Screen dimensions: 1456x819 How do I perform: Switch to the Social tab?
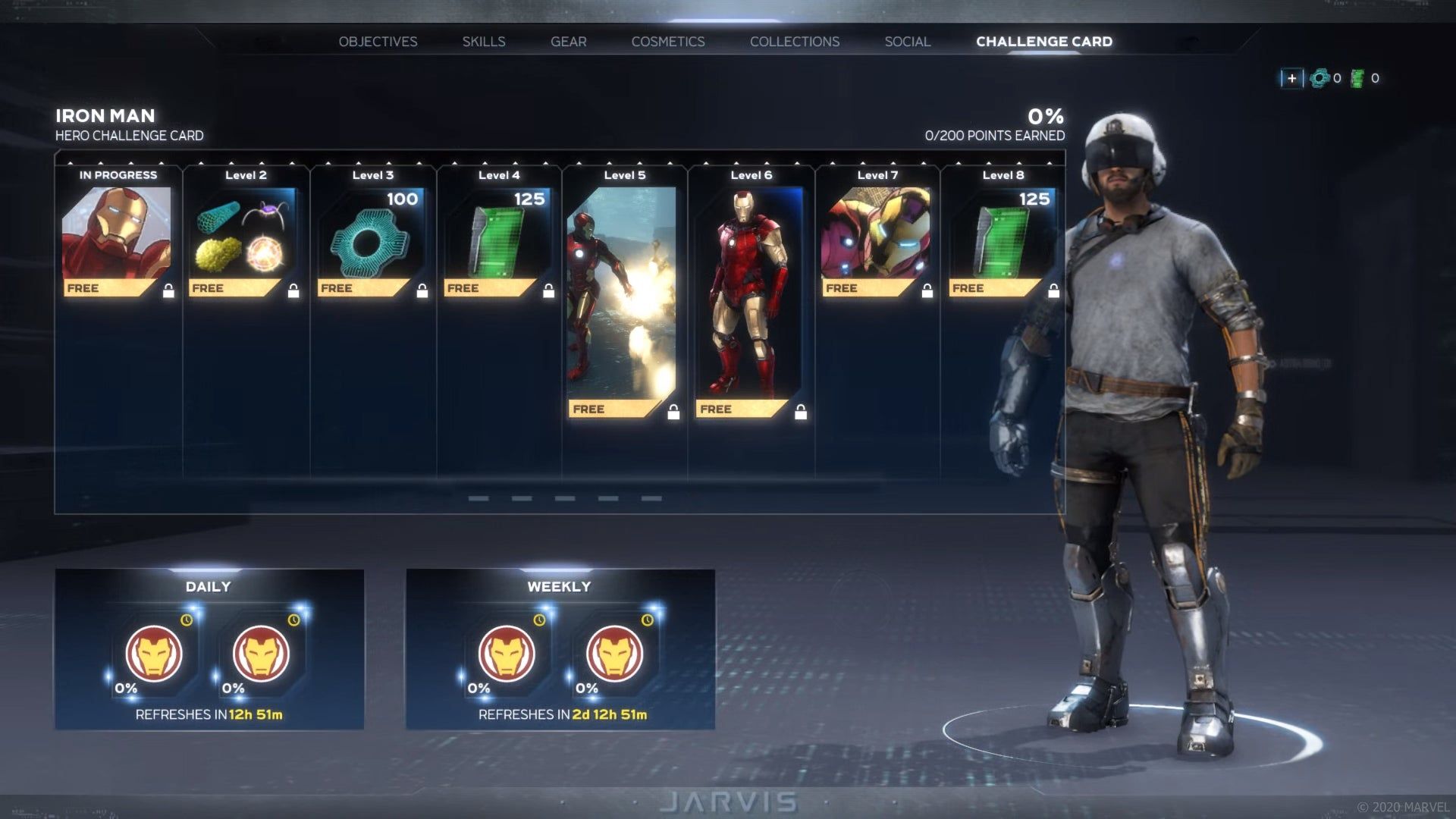(x=907, y=42)
